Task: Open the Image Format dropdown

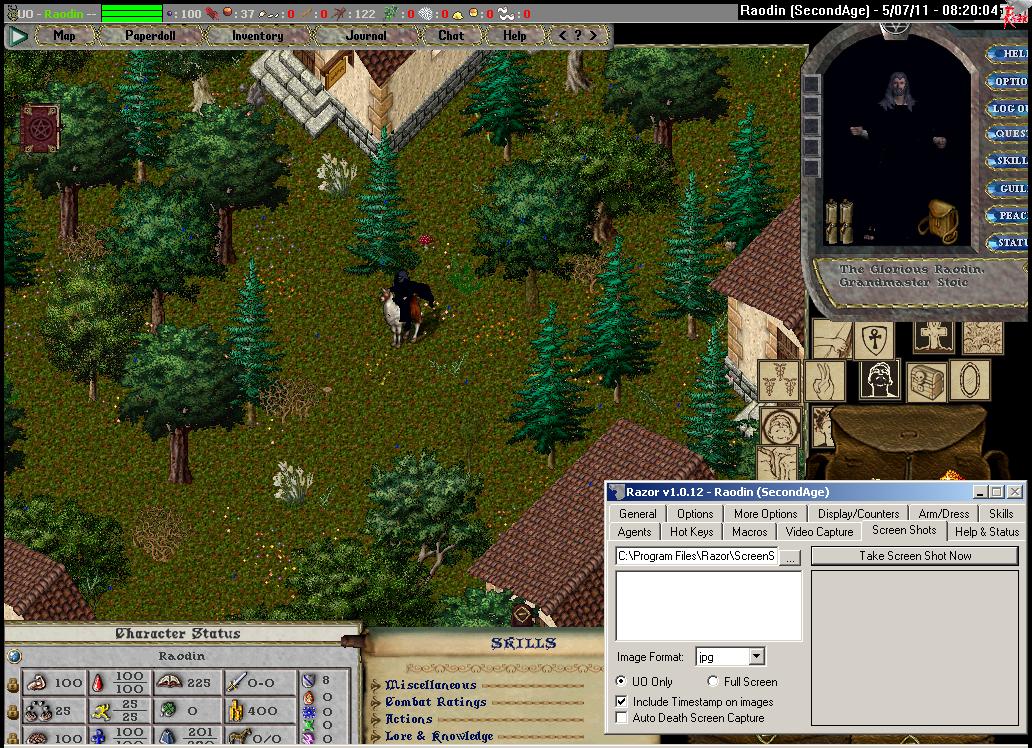Action: click(x=756, y=657)
